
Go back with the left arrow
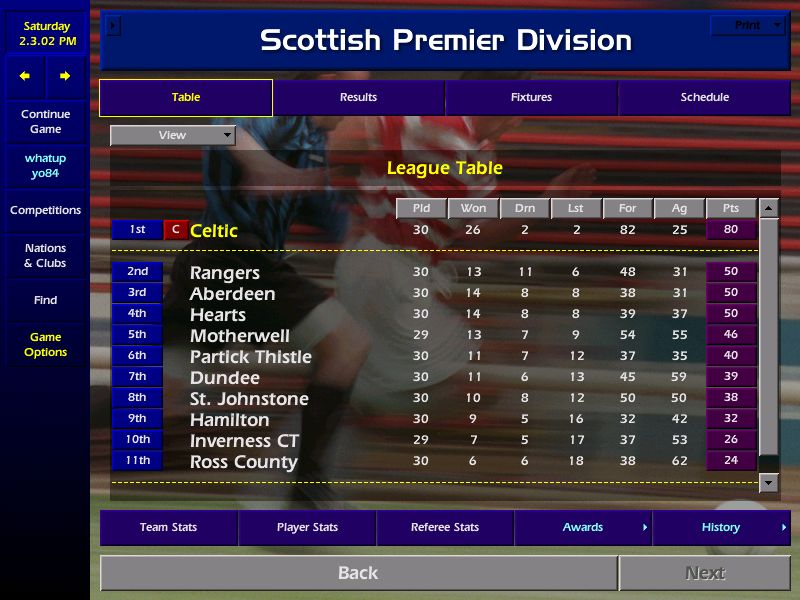25,76
